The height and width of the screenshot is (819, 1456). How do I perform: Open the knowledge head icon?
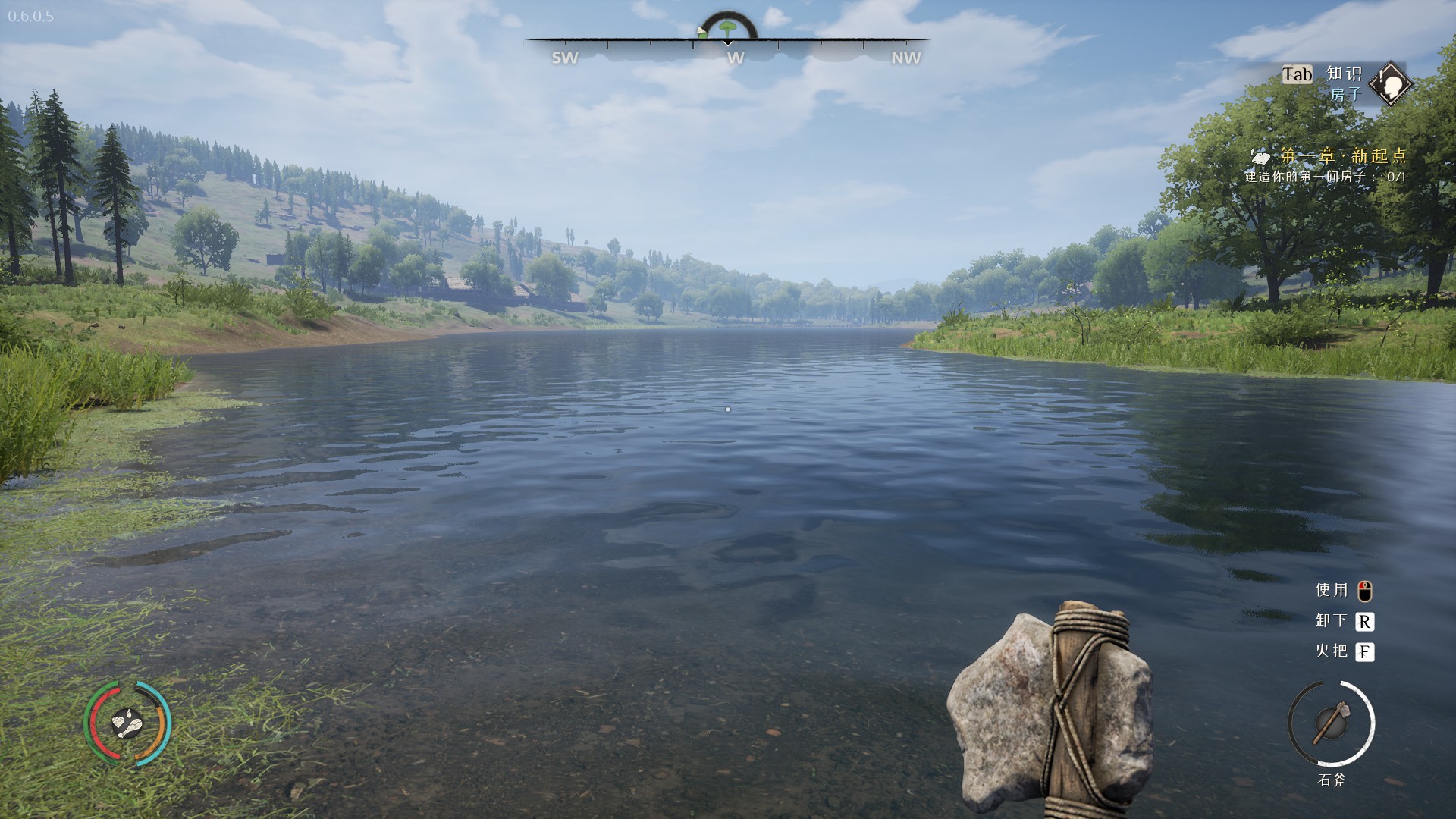[1391, 84]
